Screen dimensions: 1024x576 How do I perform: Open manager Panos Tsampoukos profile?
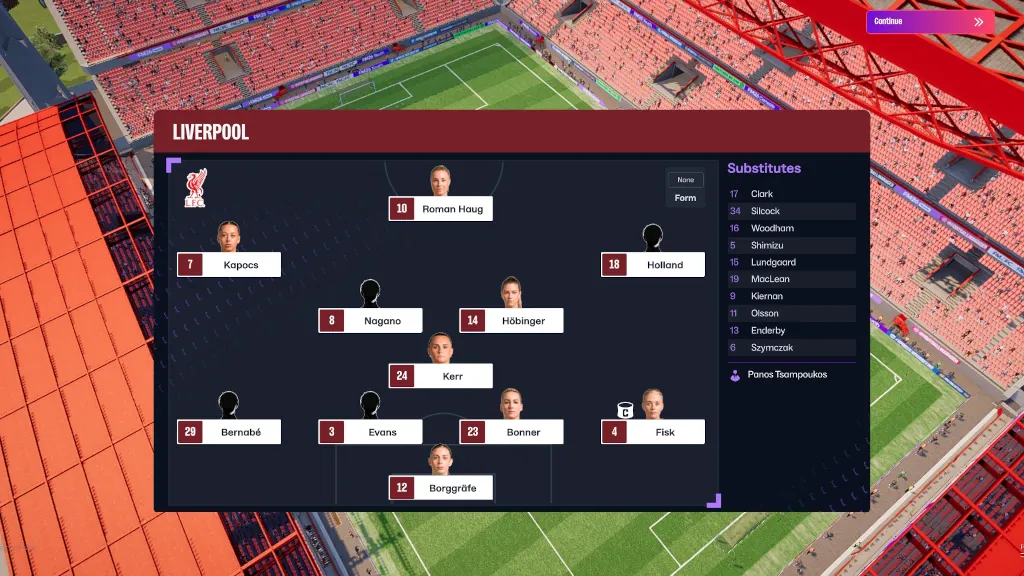[786, 375]
